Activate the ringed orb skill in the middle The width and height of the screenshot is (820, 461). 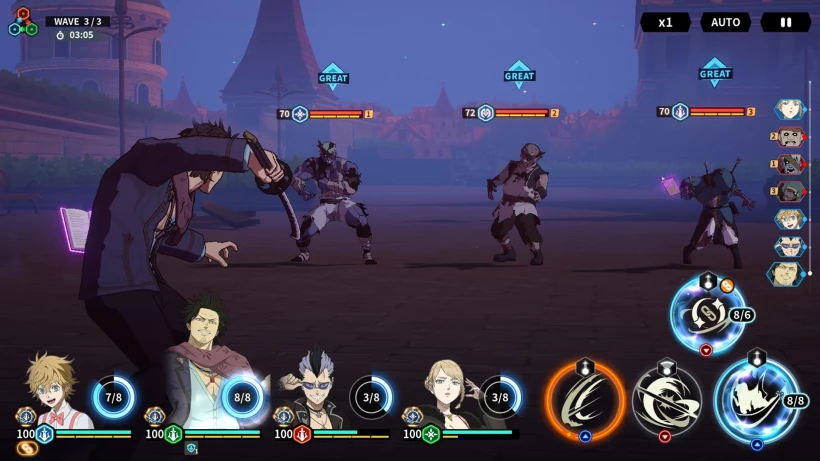666,401
